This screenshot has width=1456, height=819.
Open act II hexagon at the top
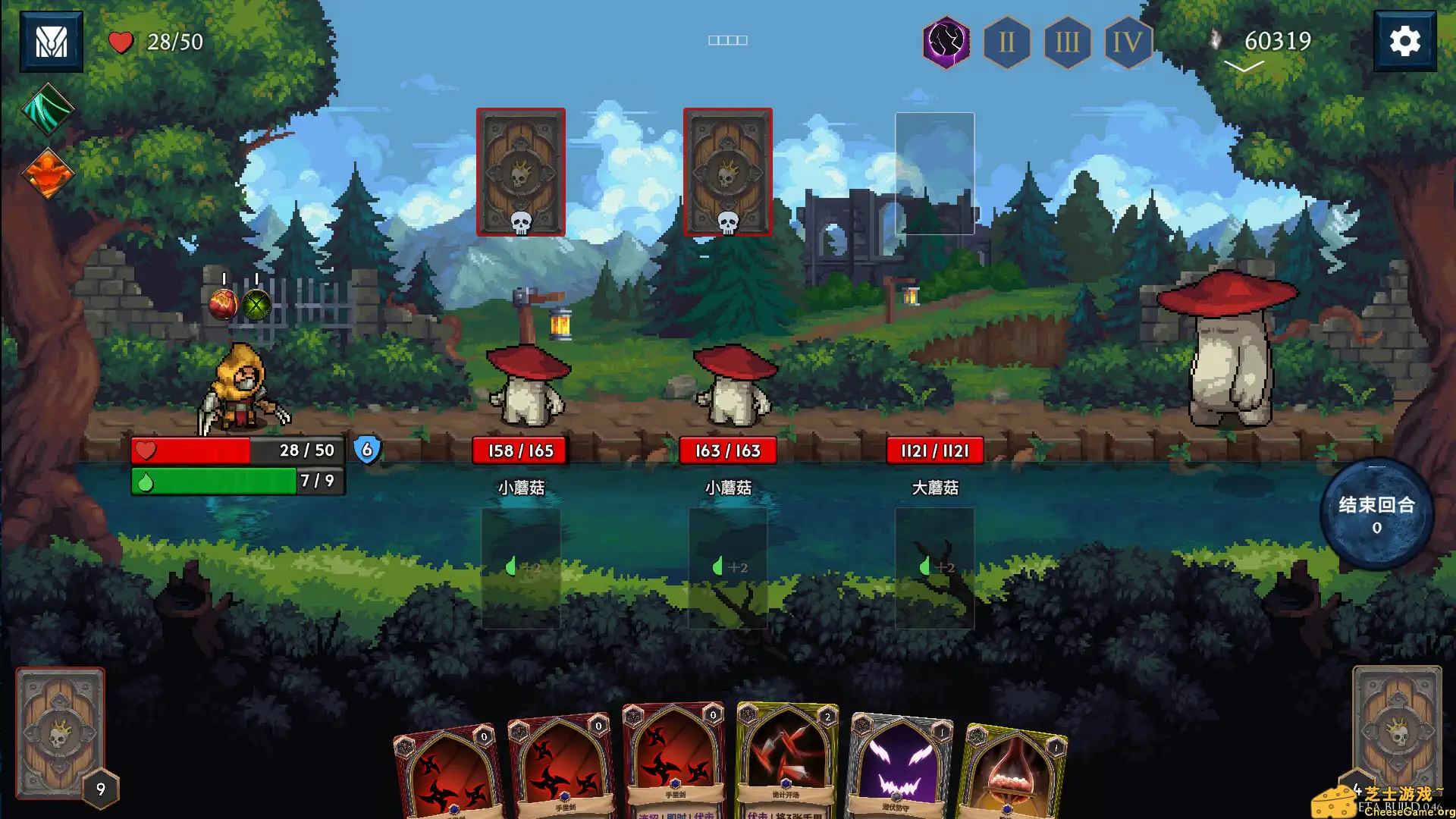[x=1006, y=42]
